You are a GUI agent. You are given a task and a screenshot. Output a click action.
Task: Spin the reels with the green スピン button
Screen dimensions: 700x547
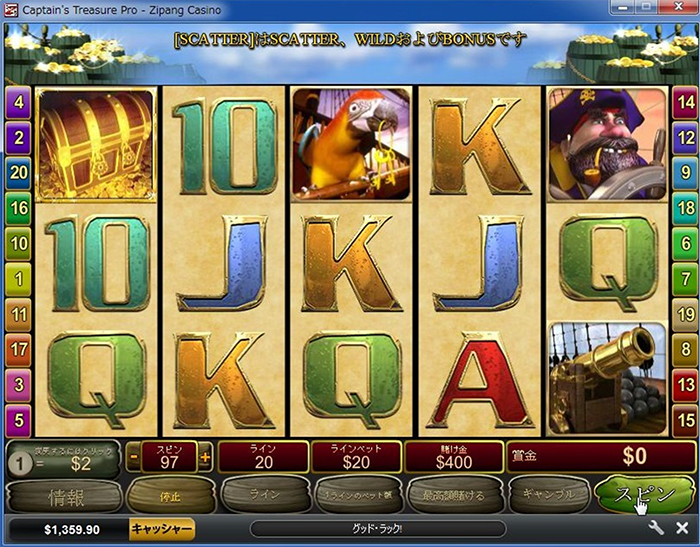(637, 494)
